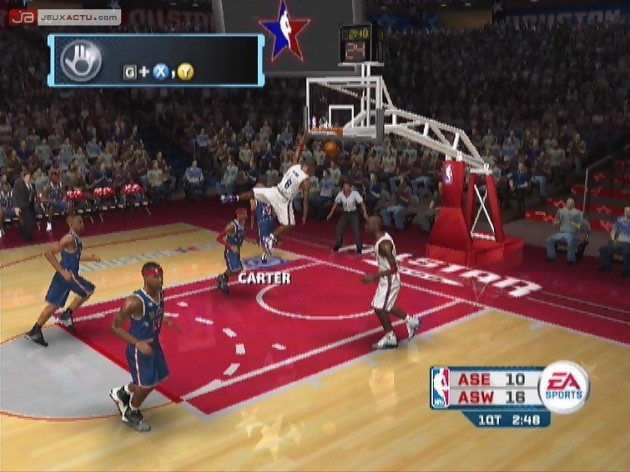Screen dimensions: 630x472
Task: Click the hand icon in the move panel
Action: pos(82,60)
